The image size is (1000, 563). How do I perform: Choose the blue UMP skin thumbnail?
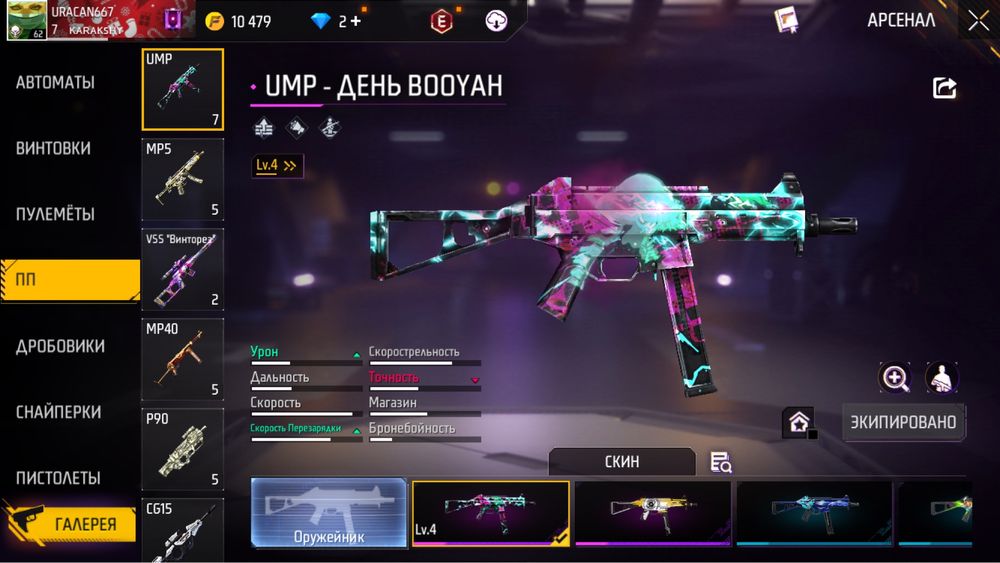814,513
